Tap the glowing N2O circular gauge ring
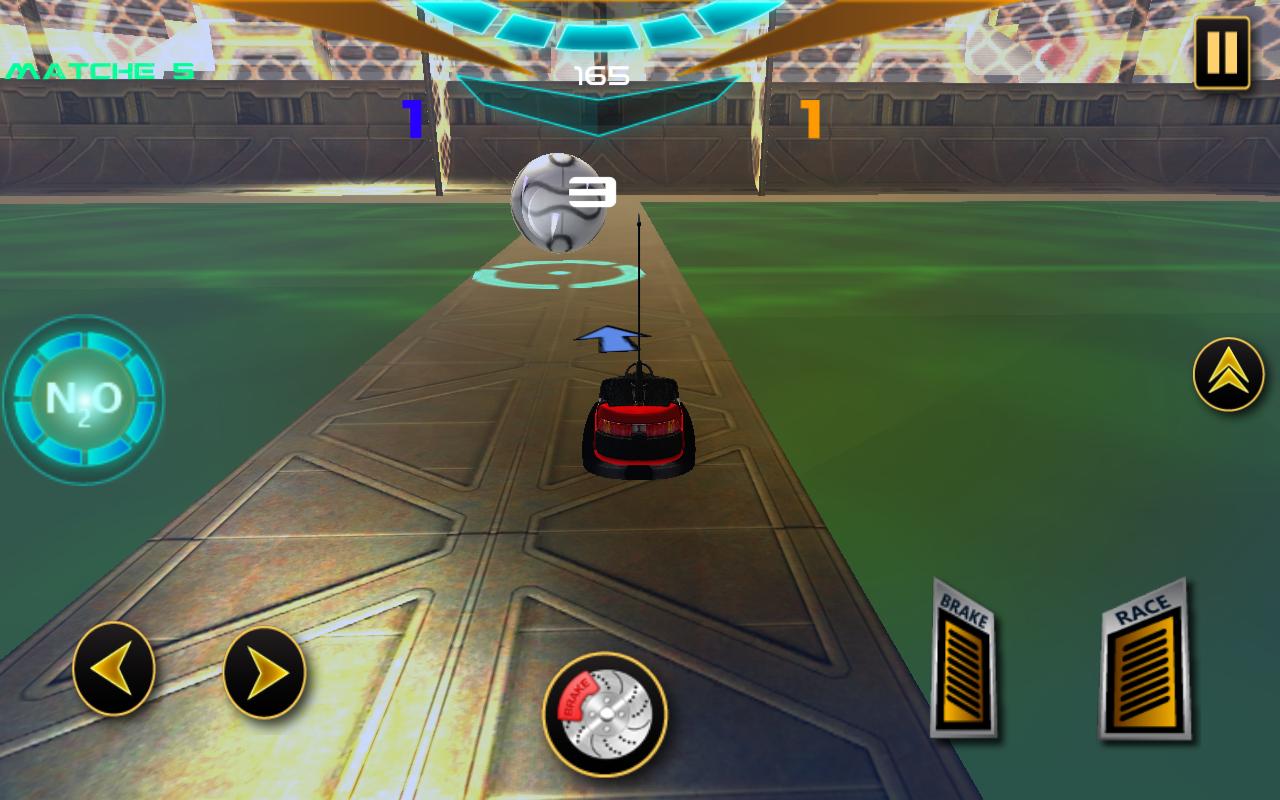The height and width of the screenshot is (800, 1280). [x=83, y=397]
